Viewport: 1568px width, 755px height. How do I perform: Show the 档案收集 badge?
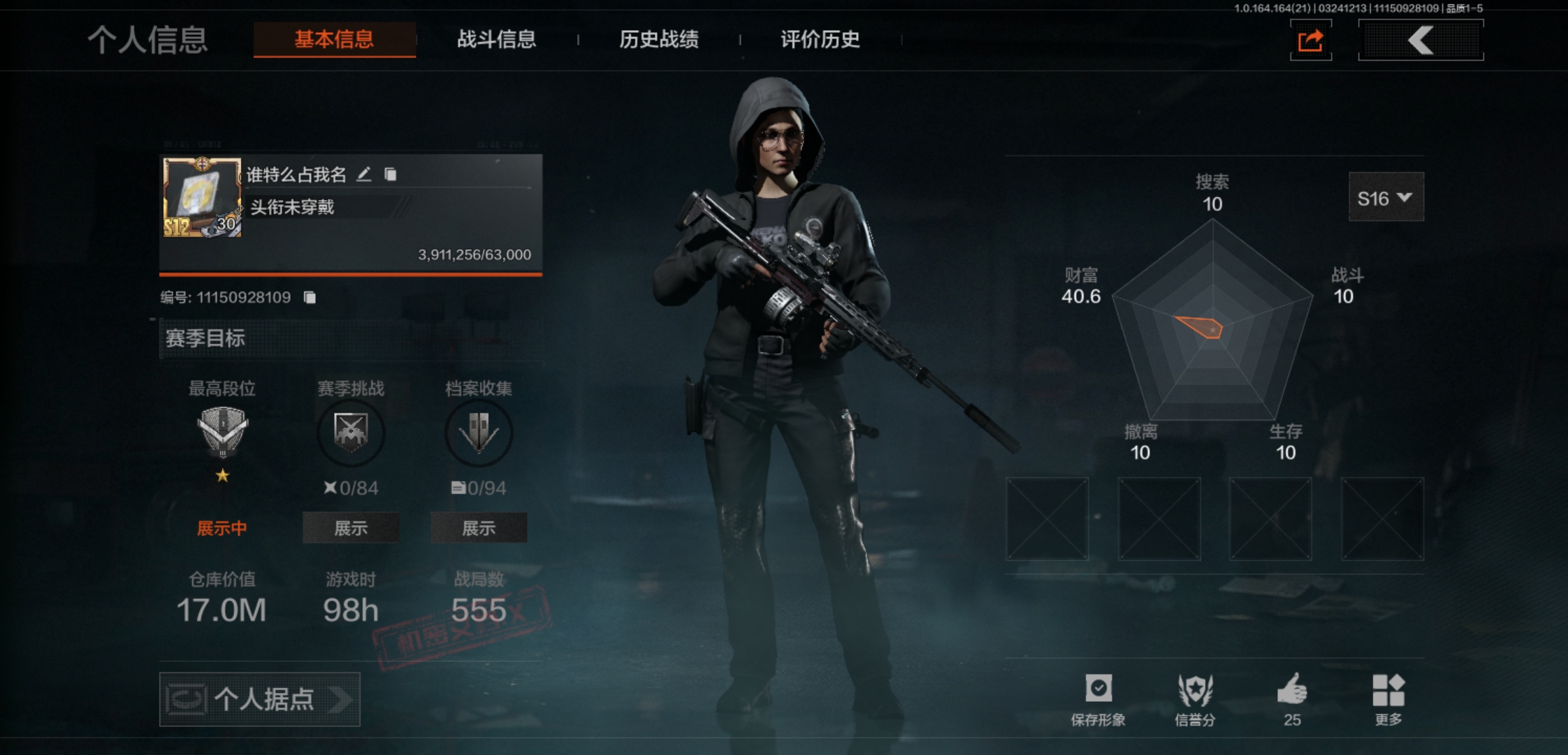(479, 528)
